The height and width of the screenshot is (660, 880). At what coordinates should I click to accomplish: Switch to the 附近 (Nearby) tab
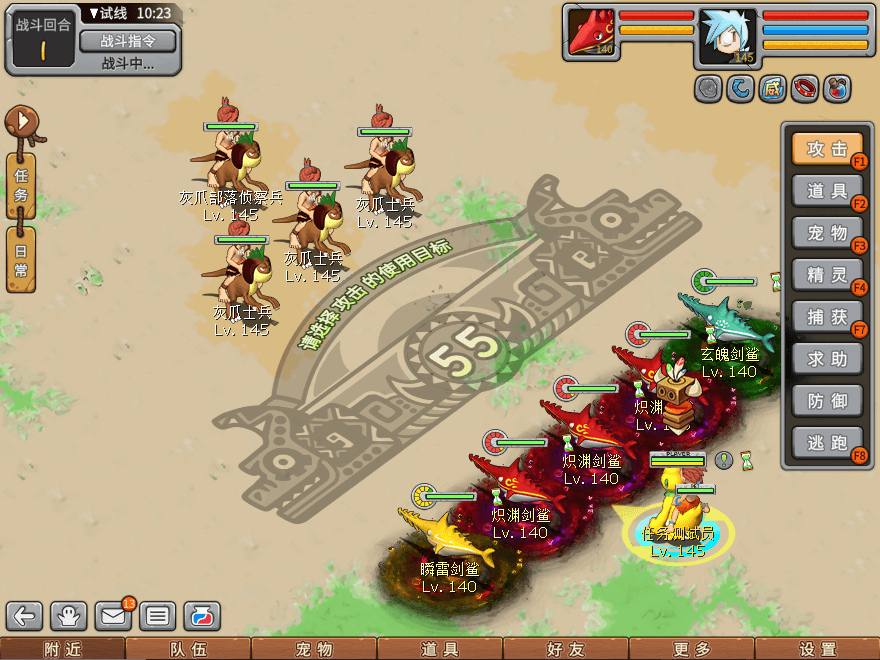tap(62, 649)
